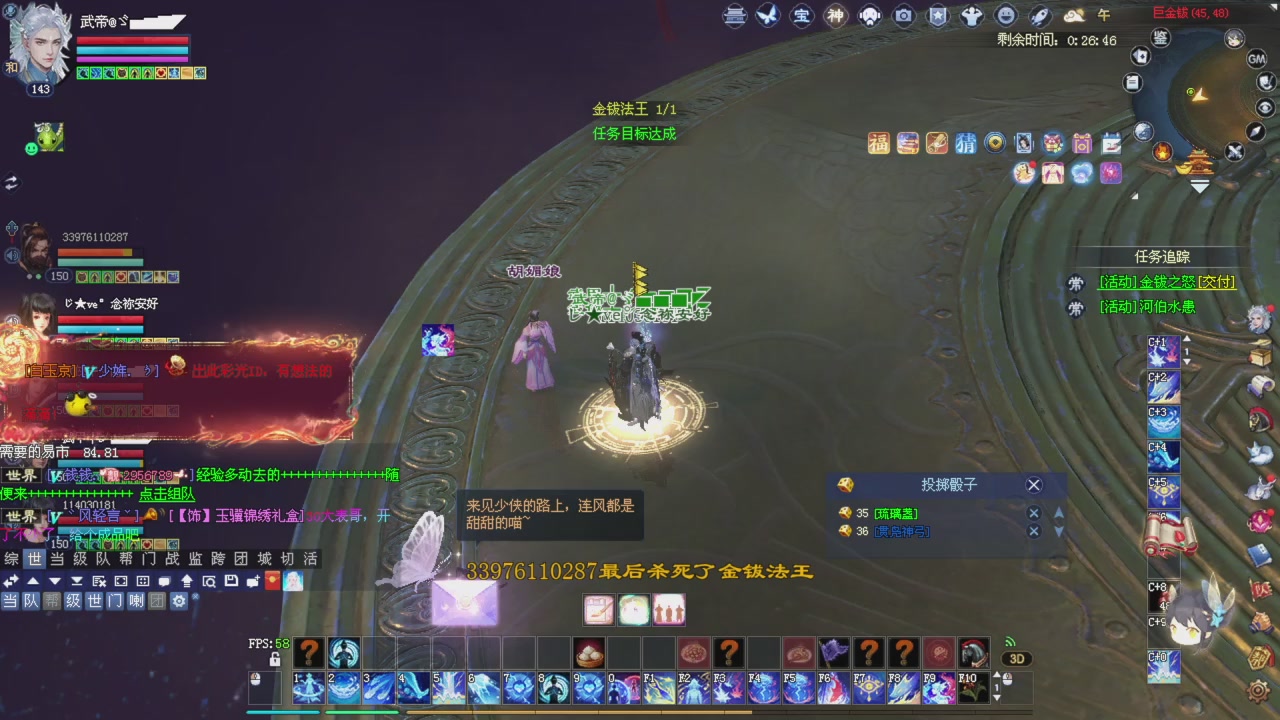Toggle the FPS lock padlock
This screenshot has width=1280, height=720.
(275, 661)
